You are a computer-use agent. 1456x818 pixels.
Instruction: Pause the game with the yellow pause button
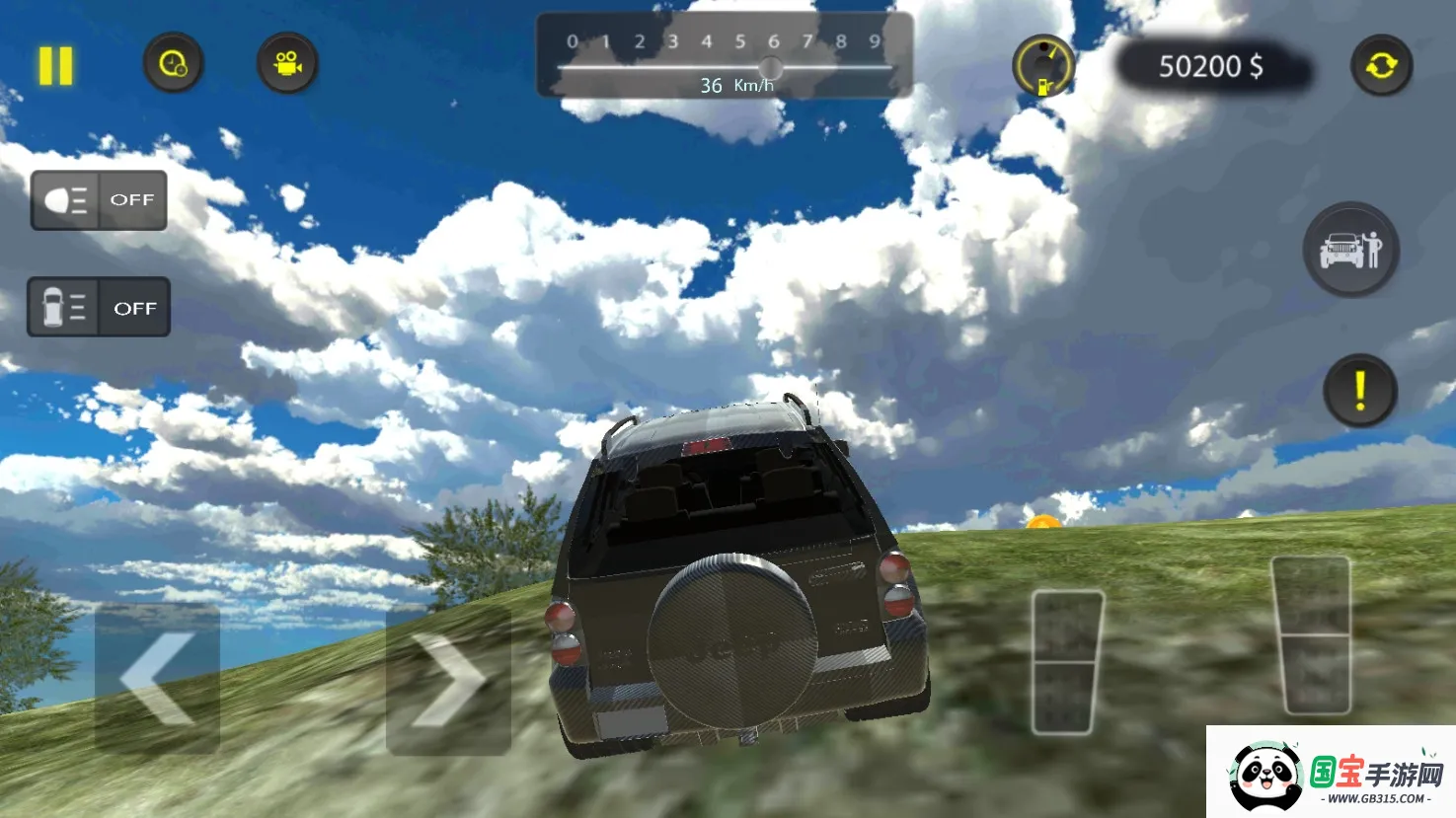point(55,66)
